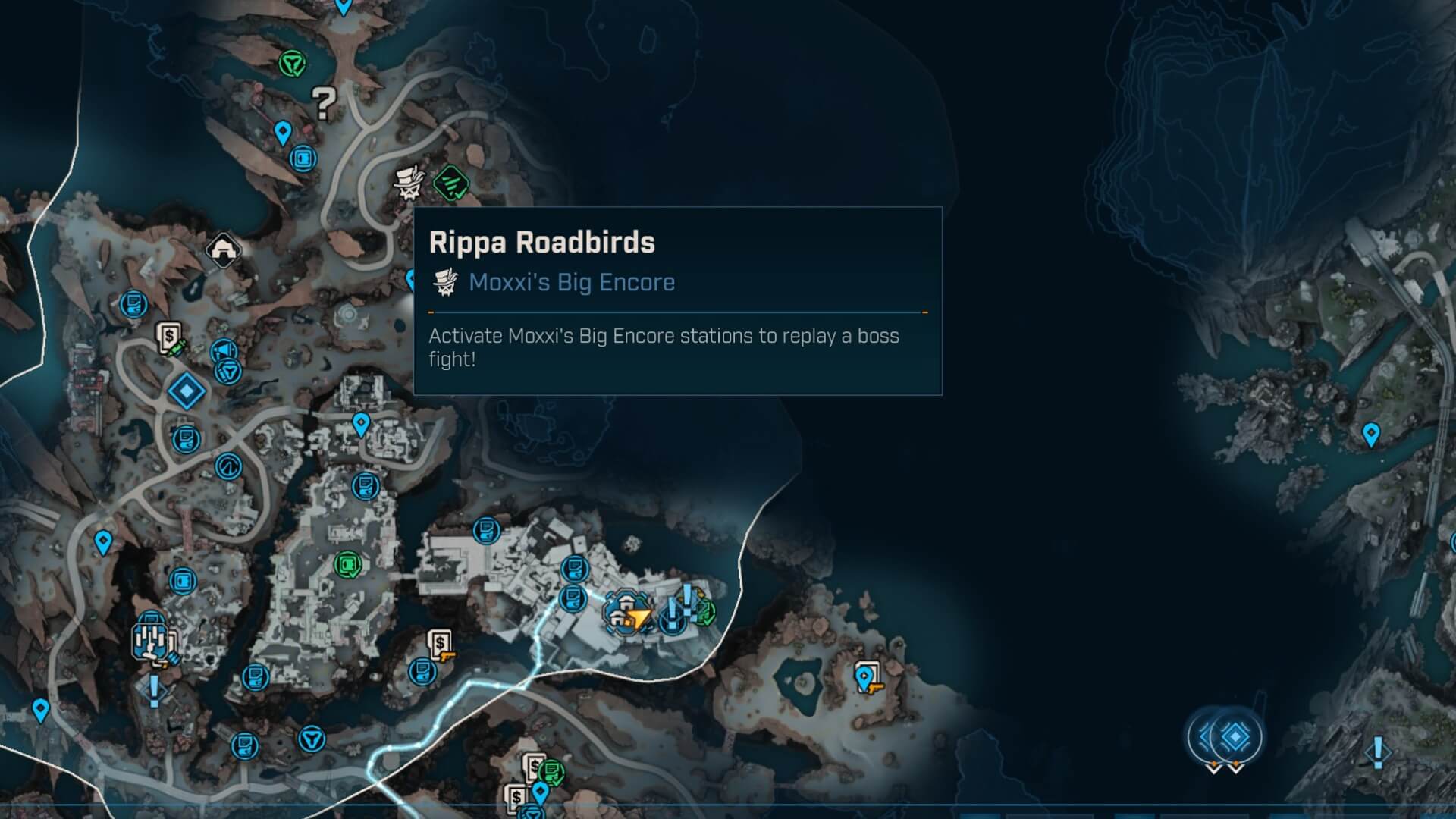Screen dimensions: 1456x819
Task: Select the Vault symbol map marker
Action: click(230, 465)
